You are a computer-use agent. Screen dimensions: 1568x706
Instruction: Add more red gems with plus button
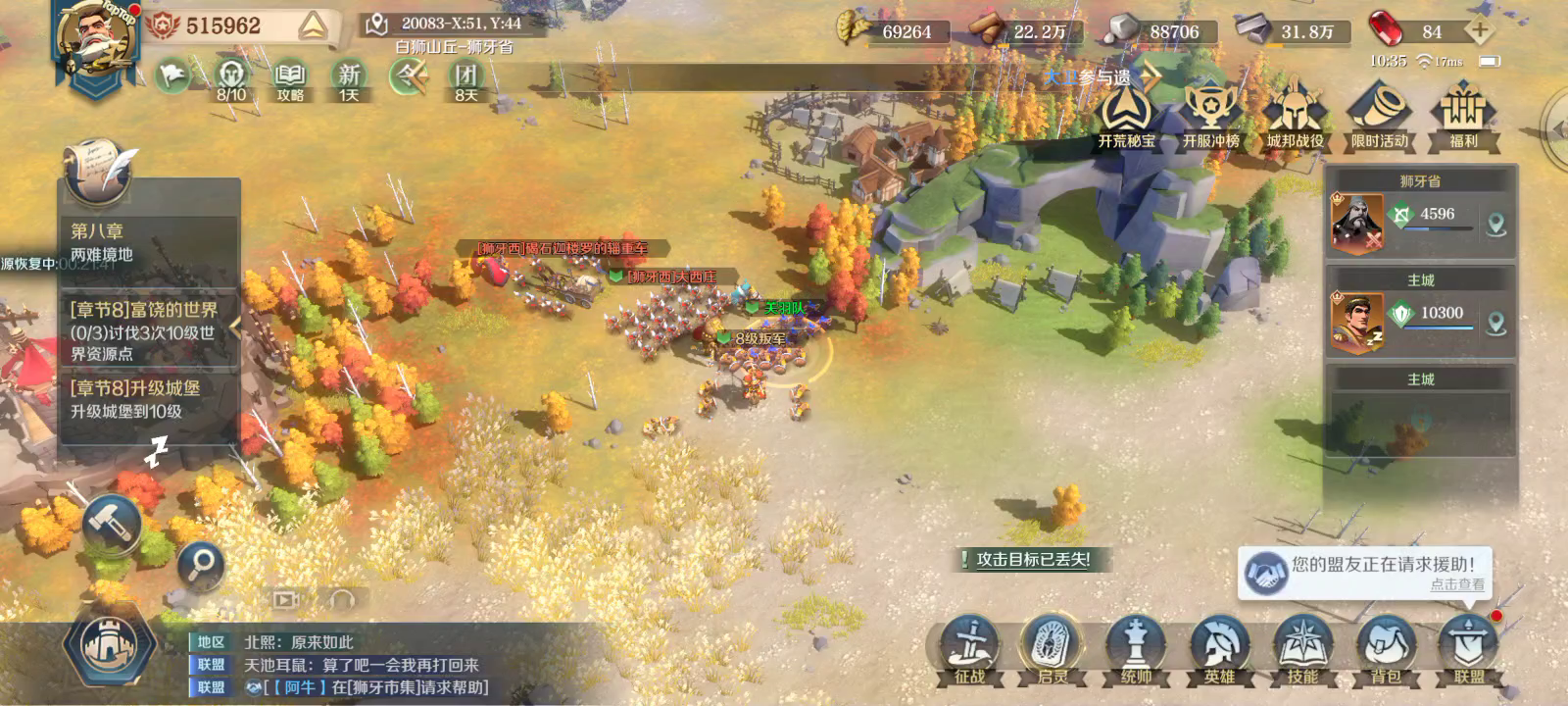(x=1480, y=31)
